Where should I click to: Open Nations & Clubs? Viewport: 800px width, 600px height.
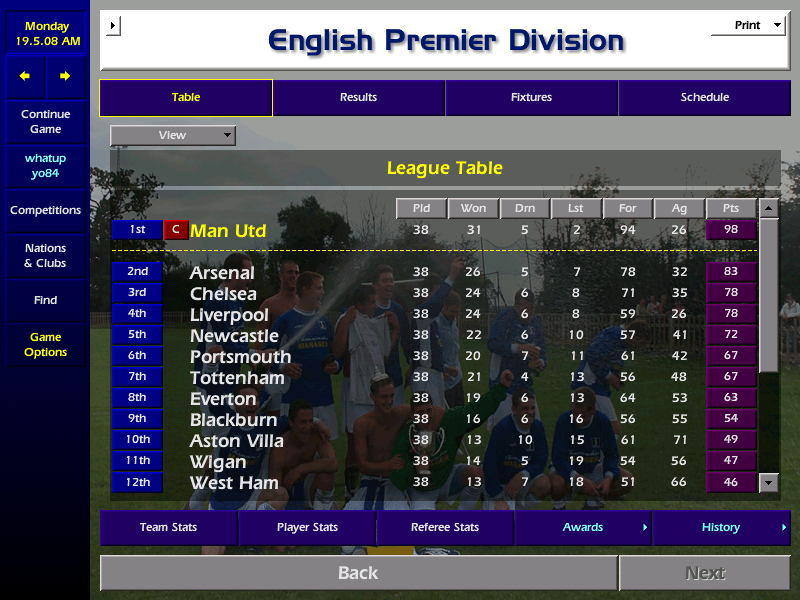pyautogui.click(x=45, y=256)
